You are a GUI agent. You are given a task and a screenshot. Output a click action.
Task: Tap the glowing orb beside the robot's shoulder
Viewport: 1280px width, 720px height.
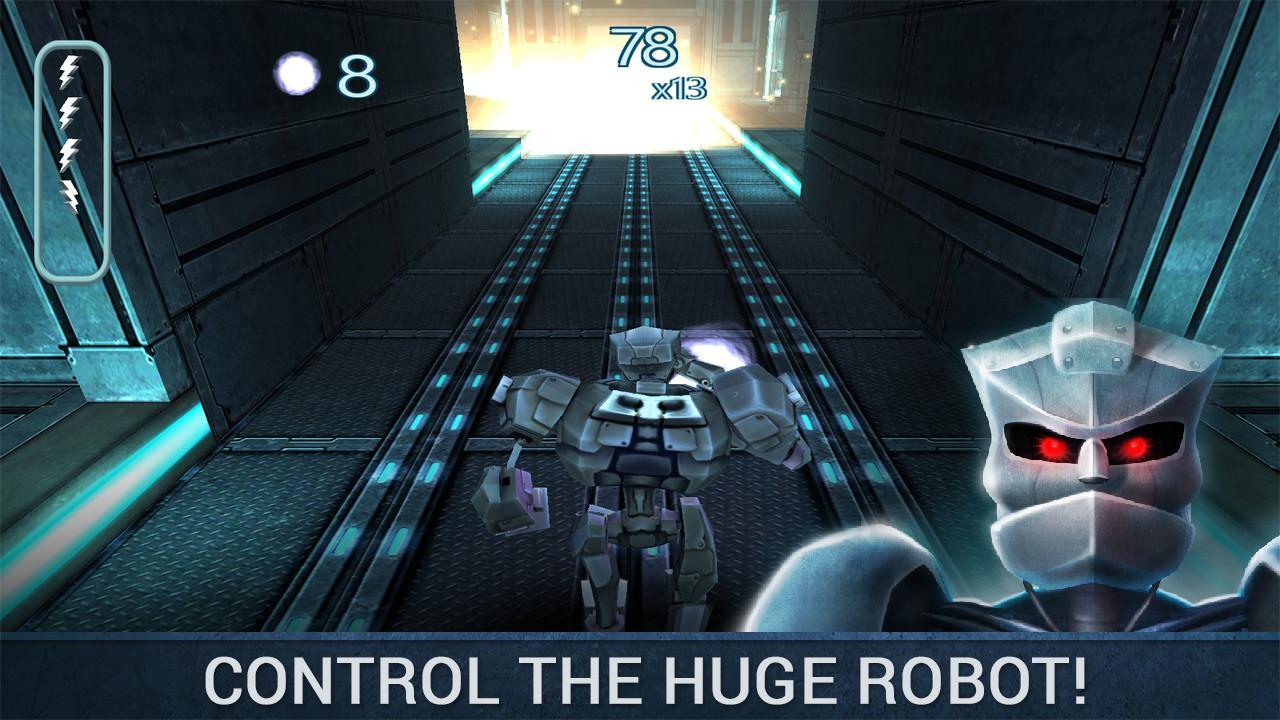714,355
